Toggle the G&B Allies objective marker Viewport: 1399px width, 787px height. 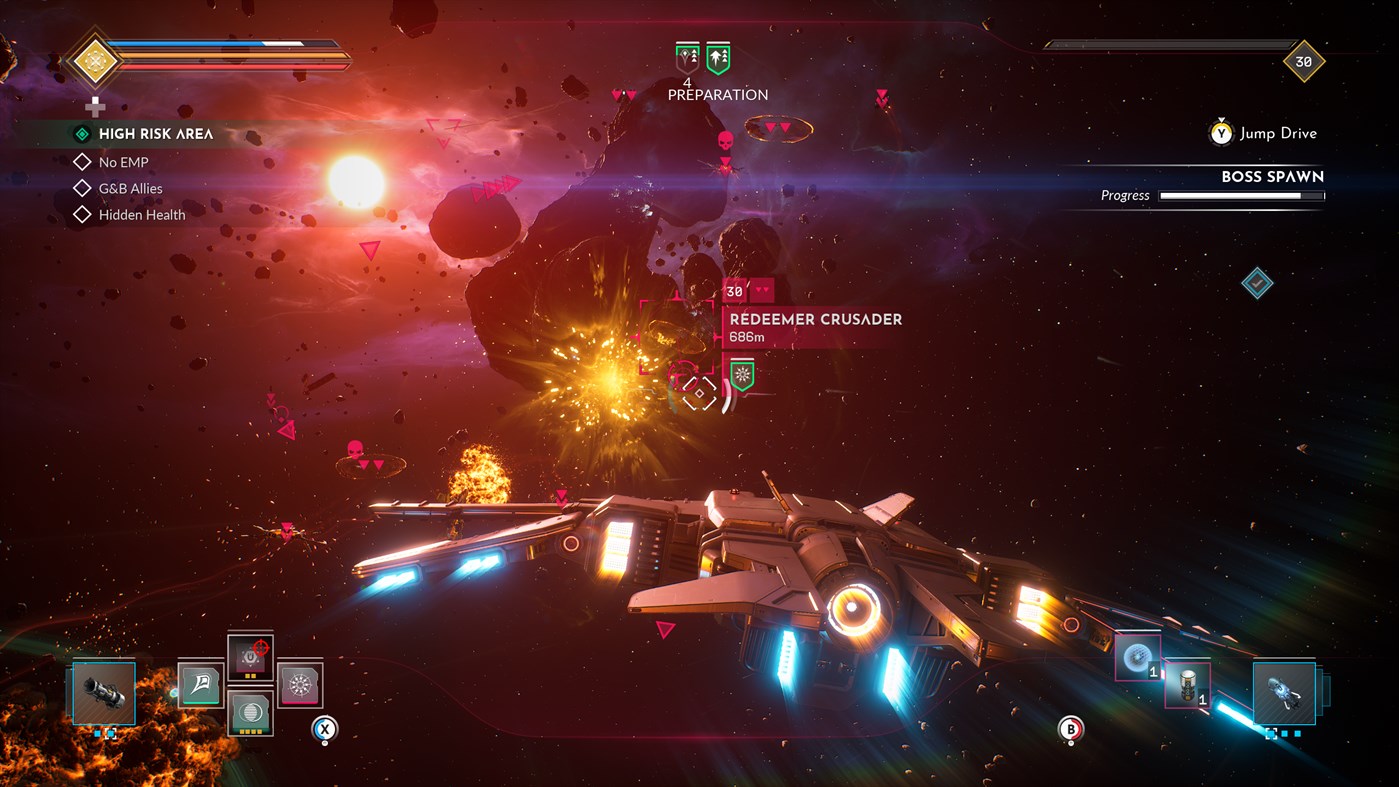point(82,187)
